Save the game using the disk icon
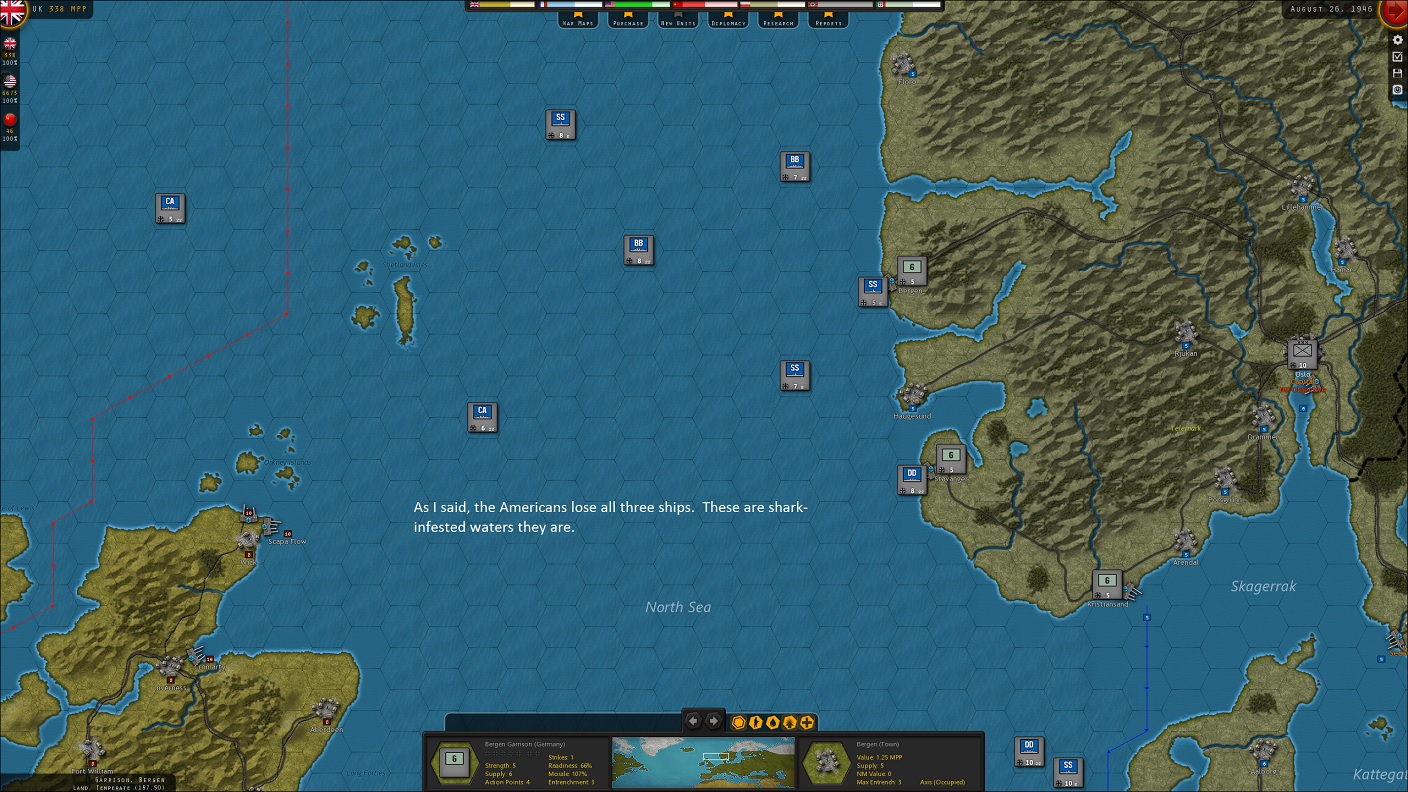The height and width of the screenshot is (792, 1408). (x=1397, y=73)
